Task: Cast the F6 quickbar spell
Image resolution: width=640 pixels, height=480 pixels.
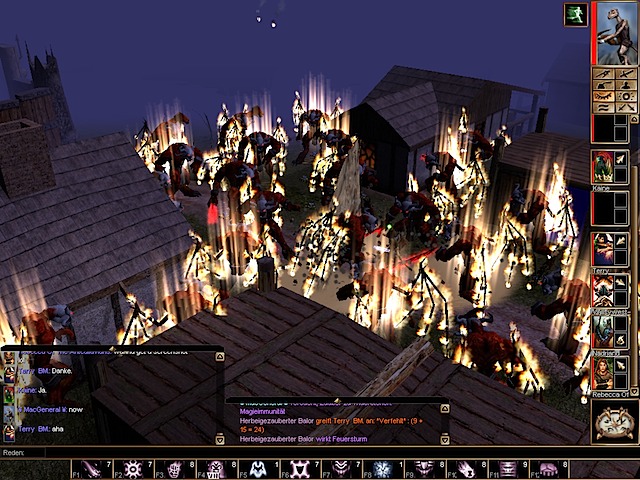Action: 298,468
